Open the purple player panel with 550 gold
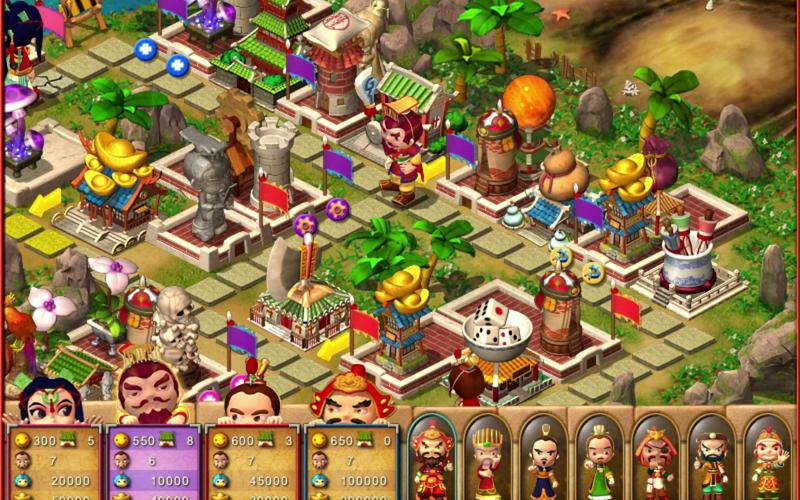The height and width of the screenshot is (500, 800). pos(153,462)
